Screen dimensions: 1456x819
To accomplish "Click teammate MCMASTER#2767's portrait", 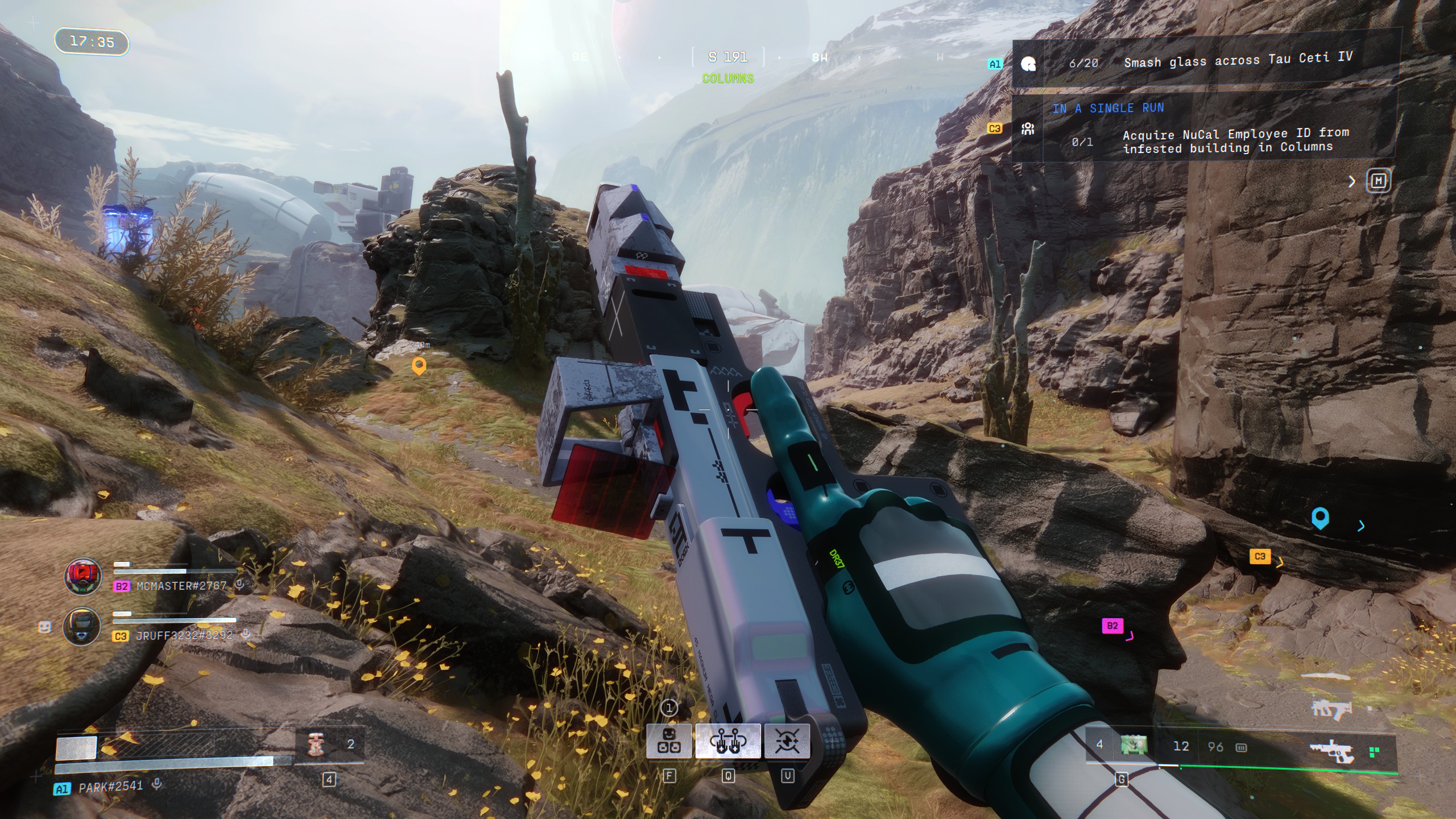I will [83, 577].
